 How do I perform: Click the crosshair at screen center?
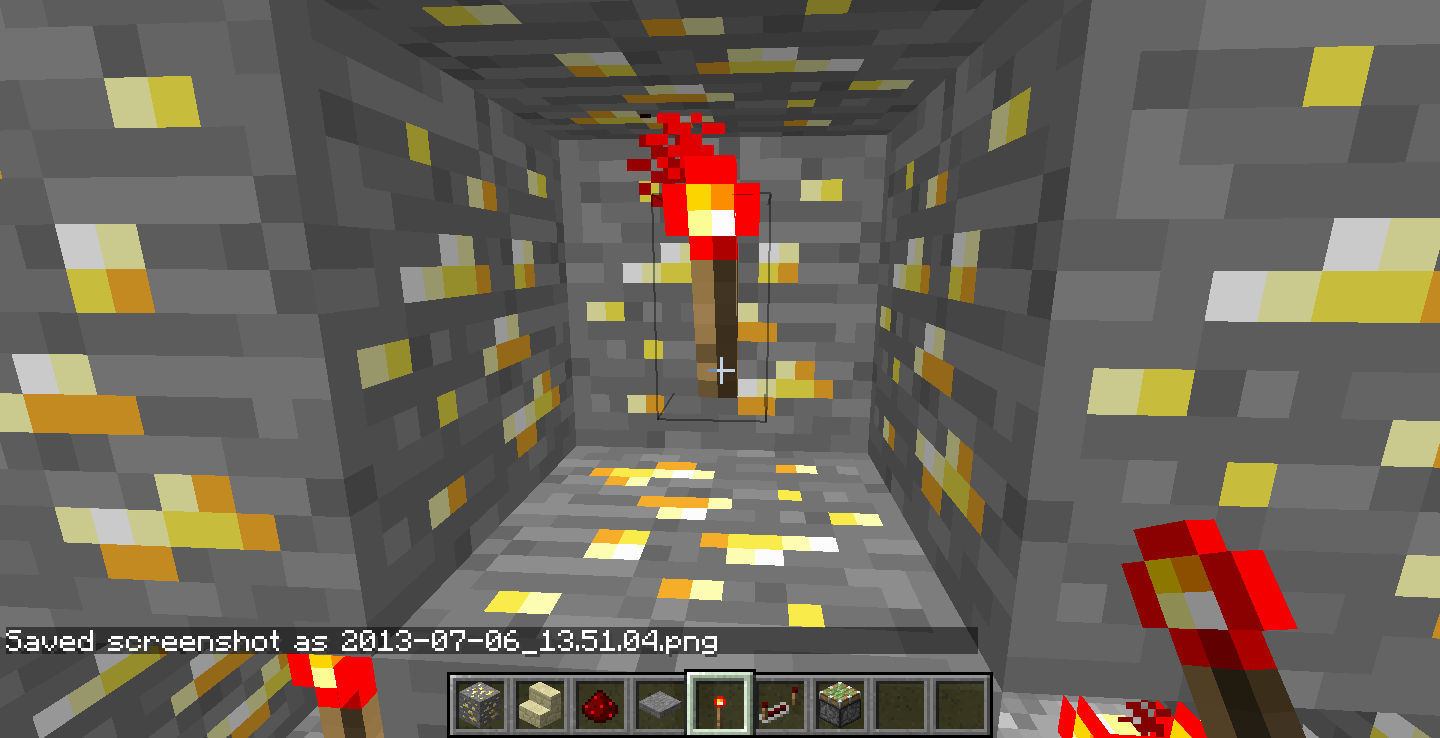[x=722, y=369]
